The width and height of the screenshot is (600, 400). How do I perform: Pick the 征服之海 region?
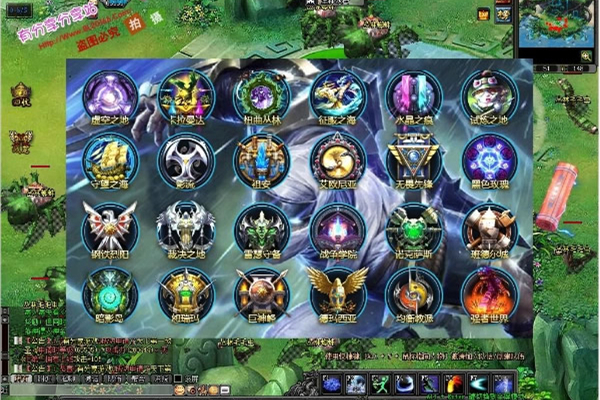point(338,96)
